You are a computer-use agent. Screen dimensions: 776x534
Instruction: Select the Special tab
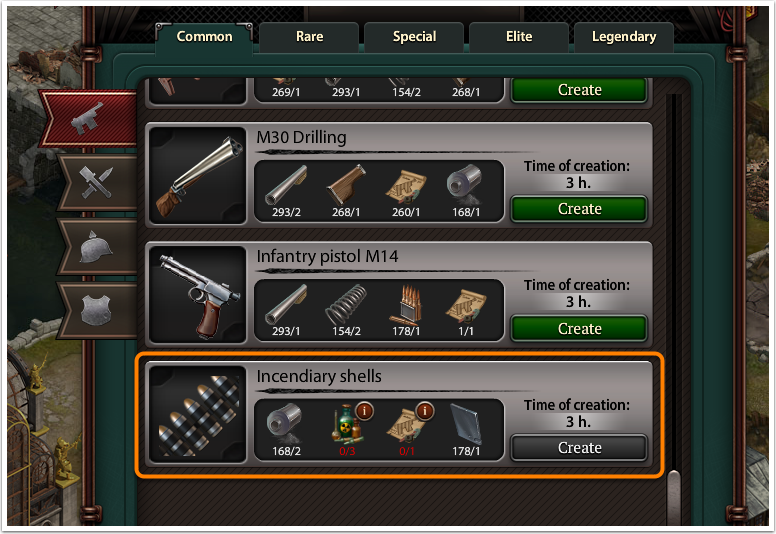(414, 37)
